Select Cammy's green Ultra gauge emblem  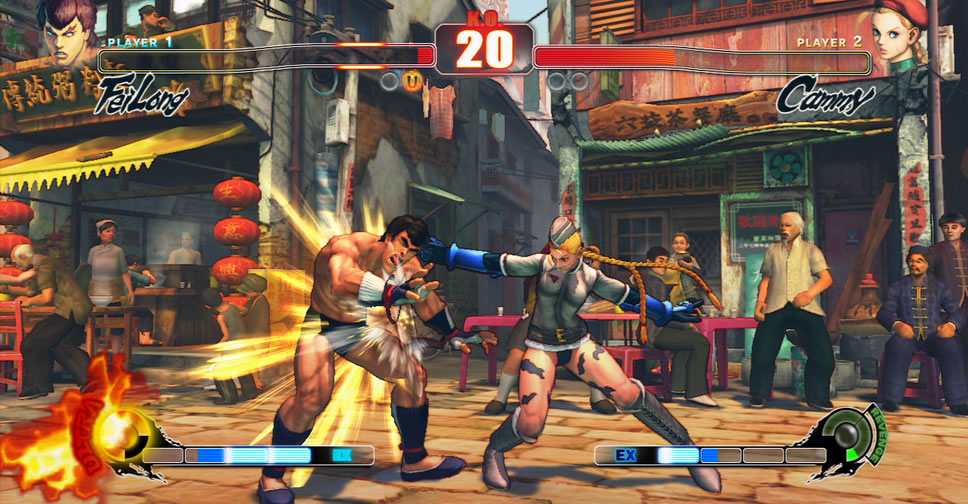tap(852, 436)
